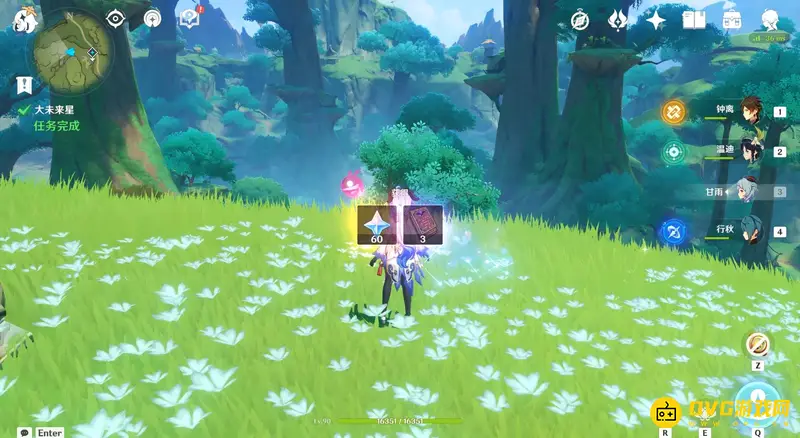
Task: Open the tutorial book with red alert
Action: (x=189, y=18)
